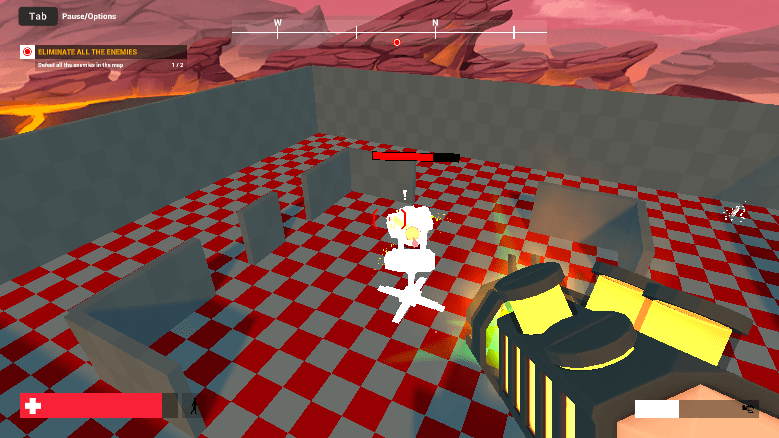The height and width of the screenshot is (438, 779).
Task: Select the Eliminate All The Enemies objective
Action: click(103, 52)
